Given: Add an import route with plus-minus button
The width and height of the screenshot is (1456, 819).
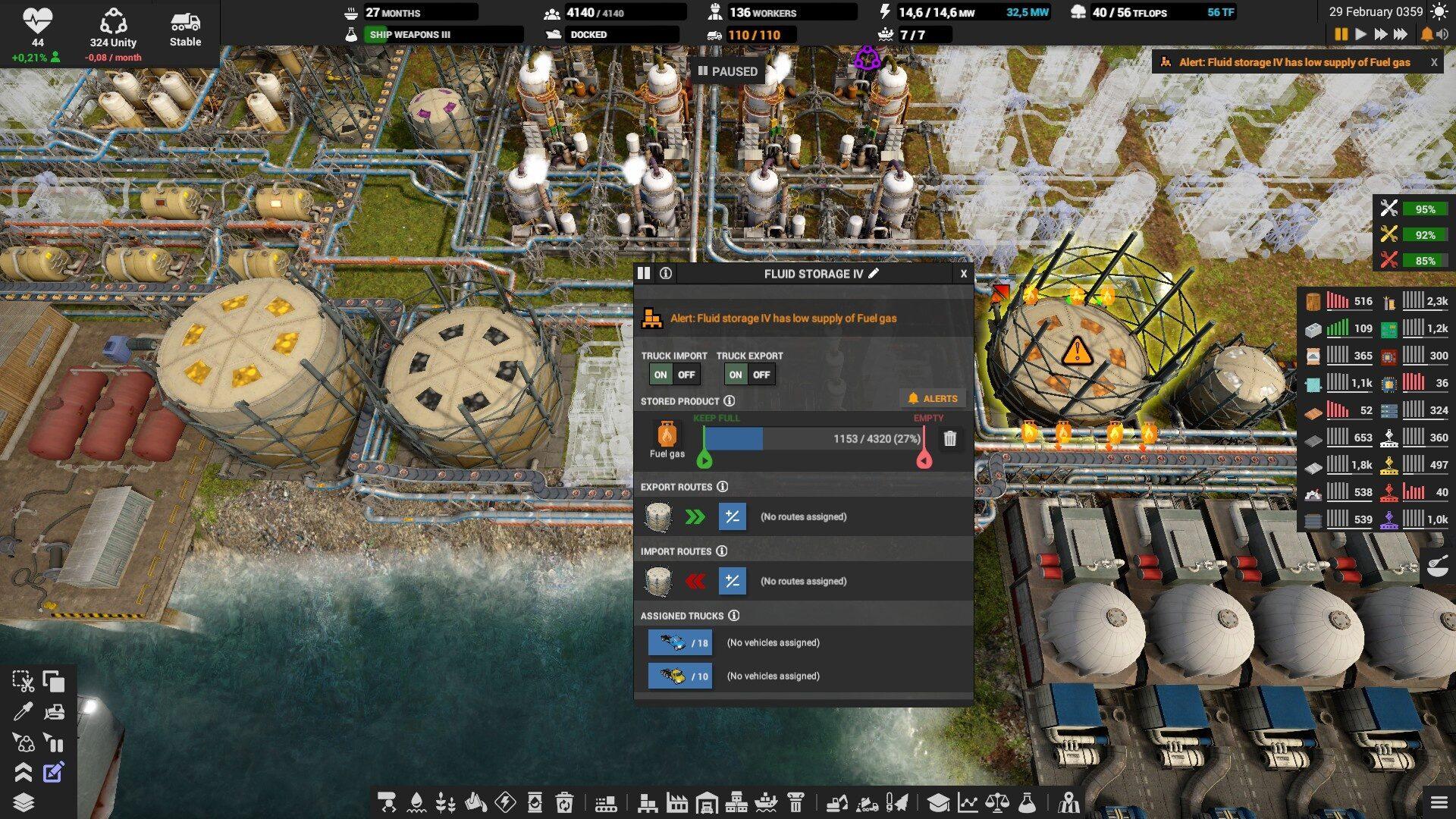Looking at the screenshot, I should pos(732,582).
